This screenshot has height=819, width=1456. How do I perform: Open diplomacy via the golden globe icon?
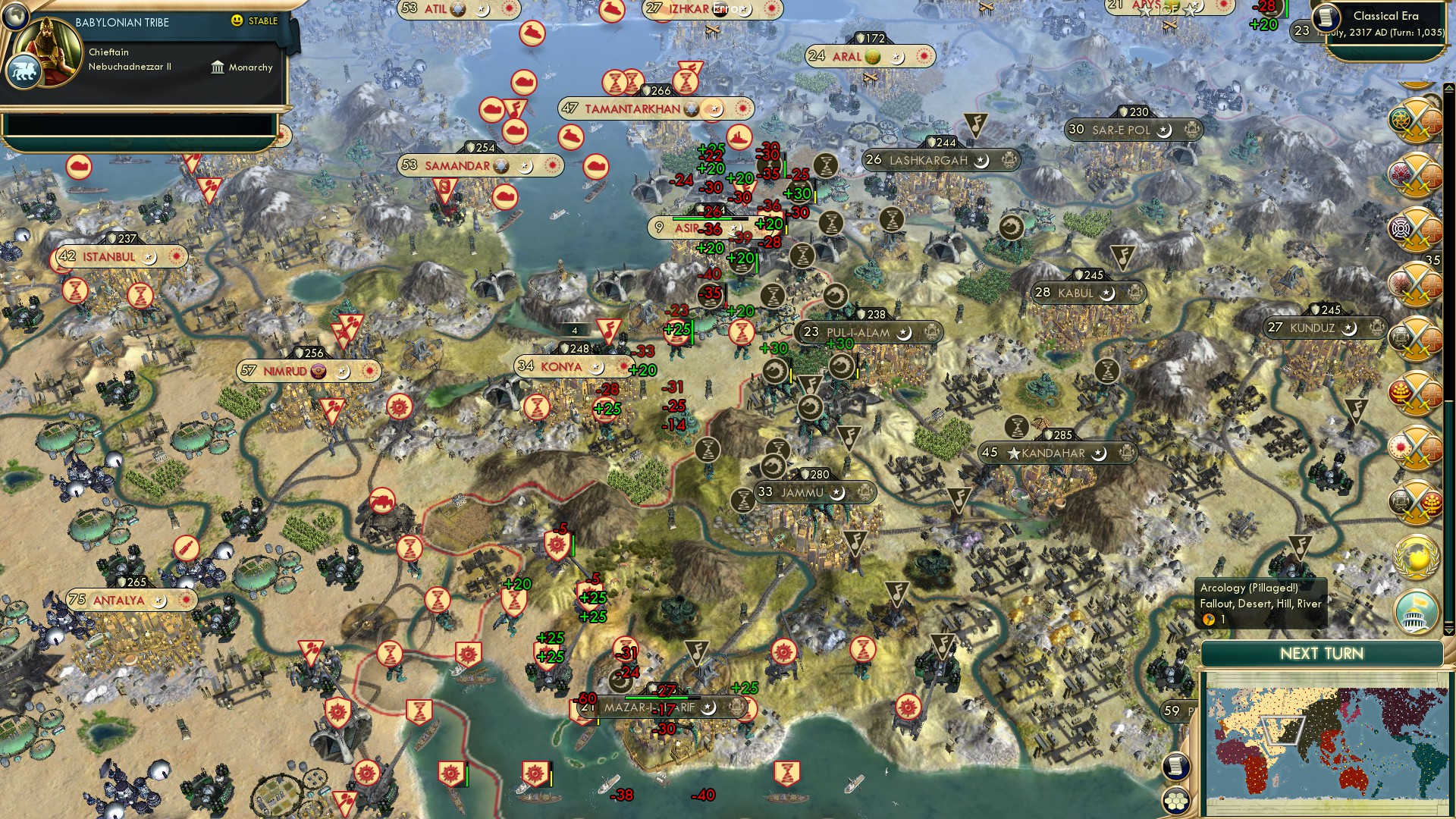[x=1416, y=557]
